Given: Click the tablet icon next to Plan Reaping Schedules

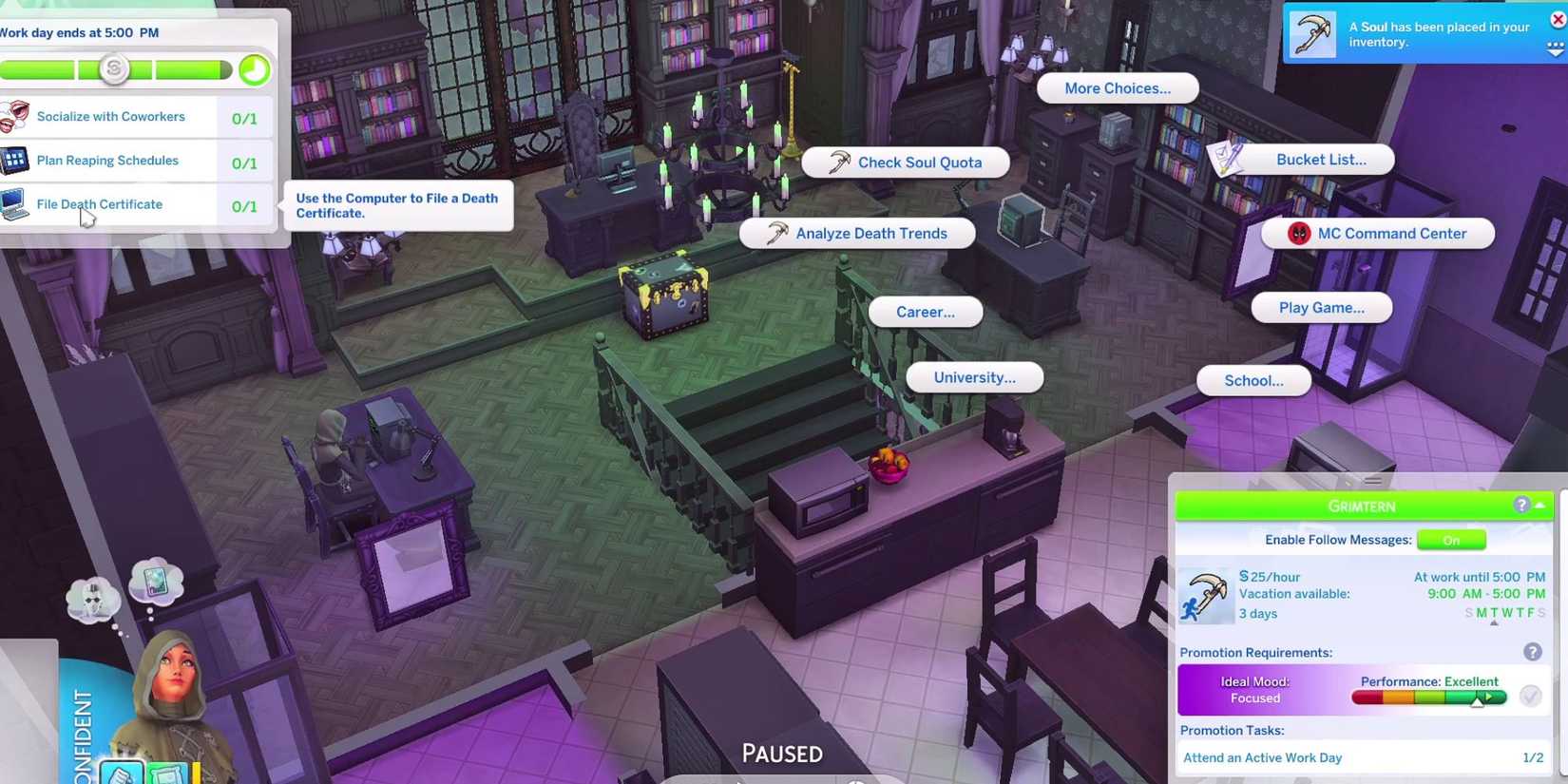Looking at the screenshot, I should [13, 160].
